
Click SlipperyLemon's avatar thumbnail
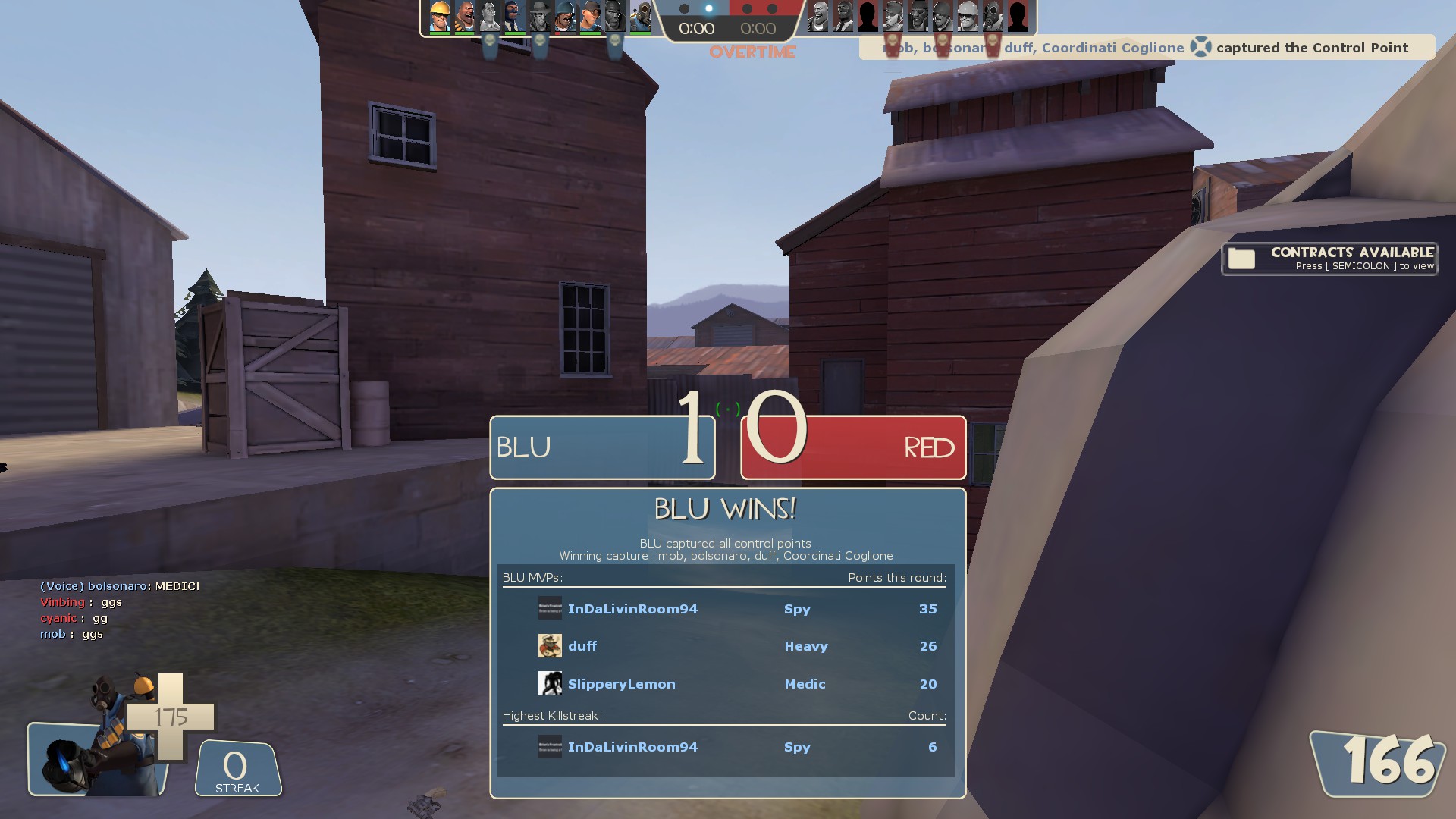coord(550,684)
